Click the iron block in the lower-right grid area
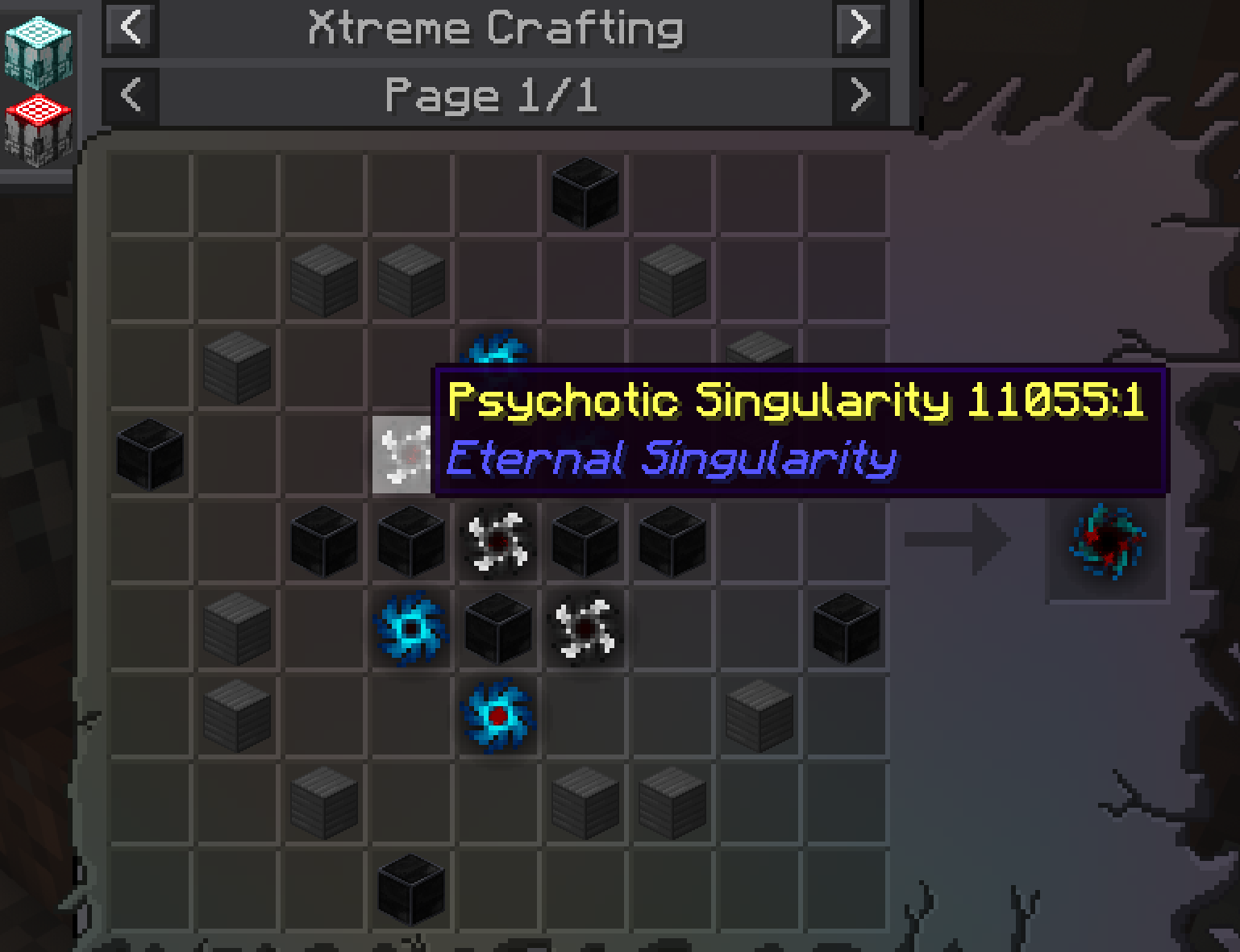Screen dimensions: 1240x952 [757, 717]
